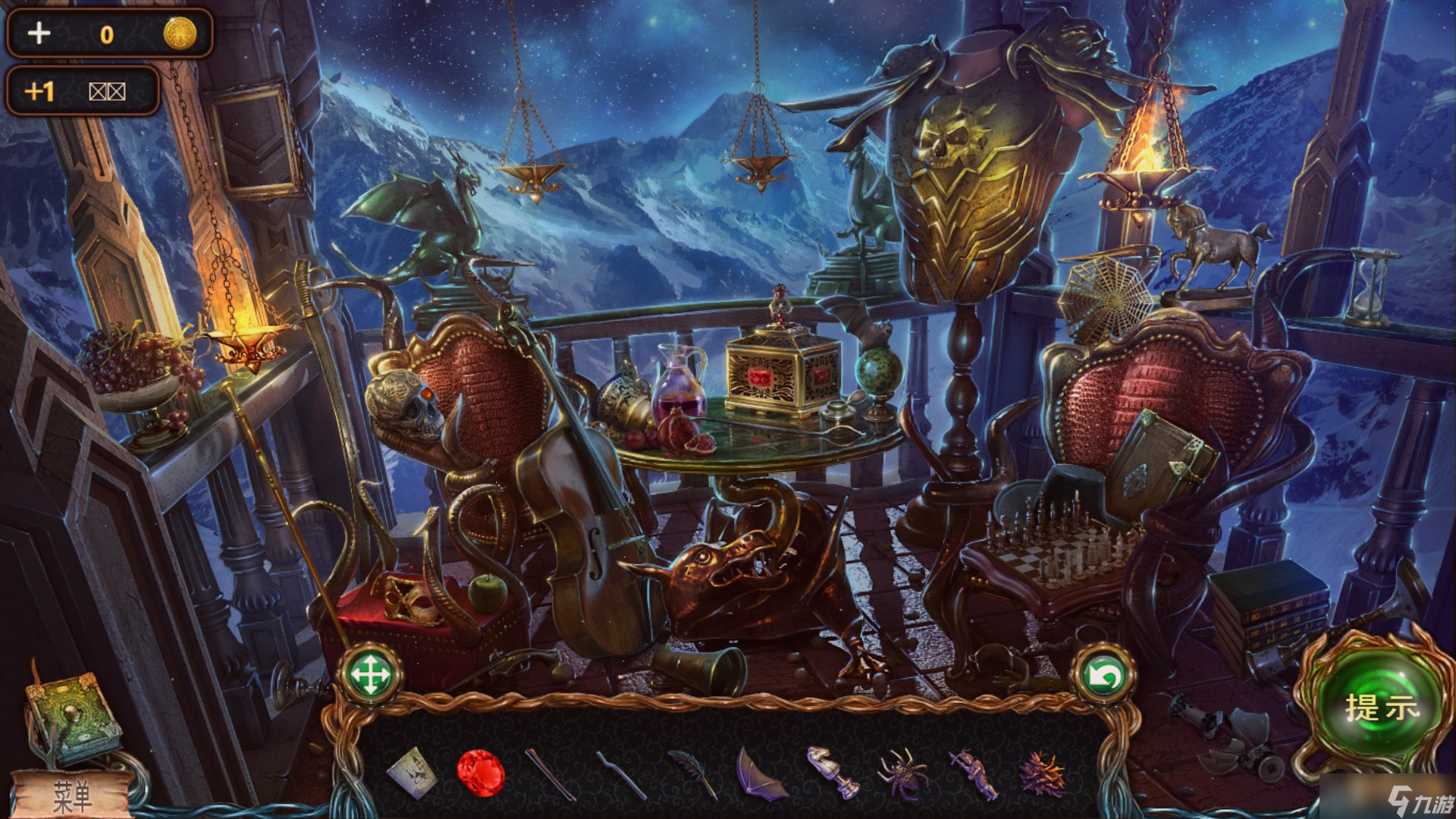Pick the bent blue rod item
The height and width of the screenshot is (819, 1456).
pos(620,775)
